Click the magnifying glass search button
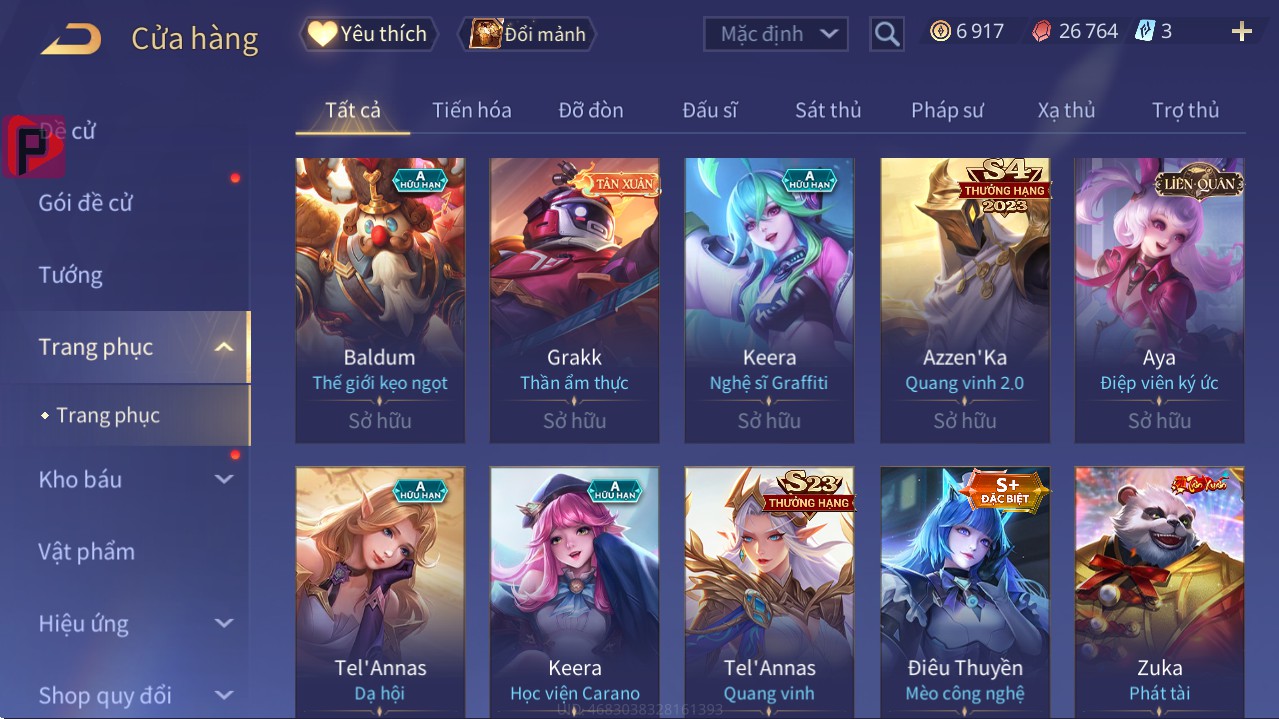This screenshot has height=719, width=1279. tap(887, 34)
